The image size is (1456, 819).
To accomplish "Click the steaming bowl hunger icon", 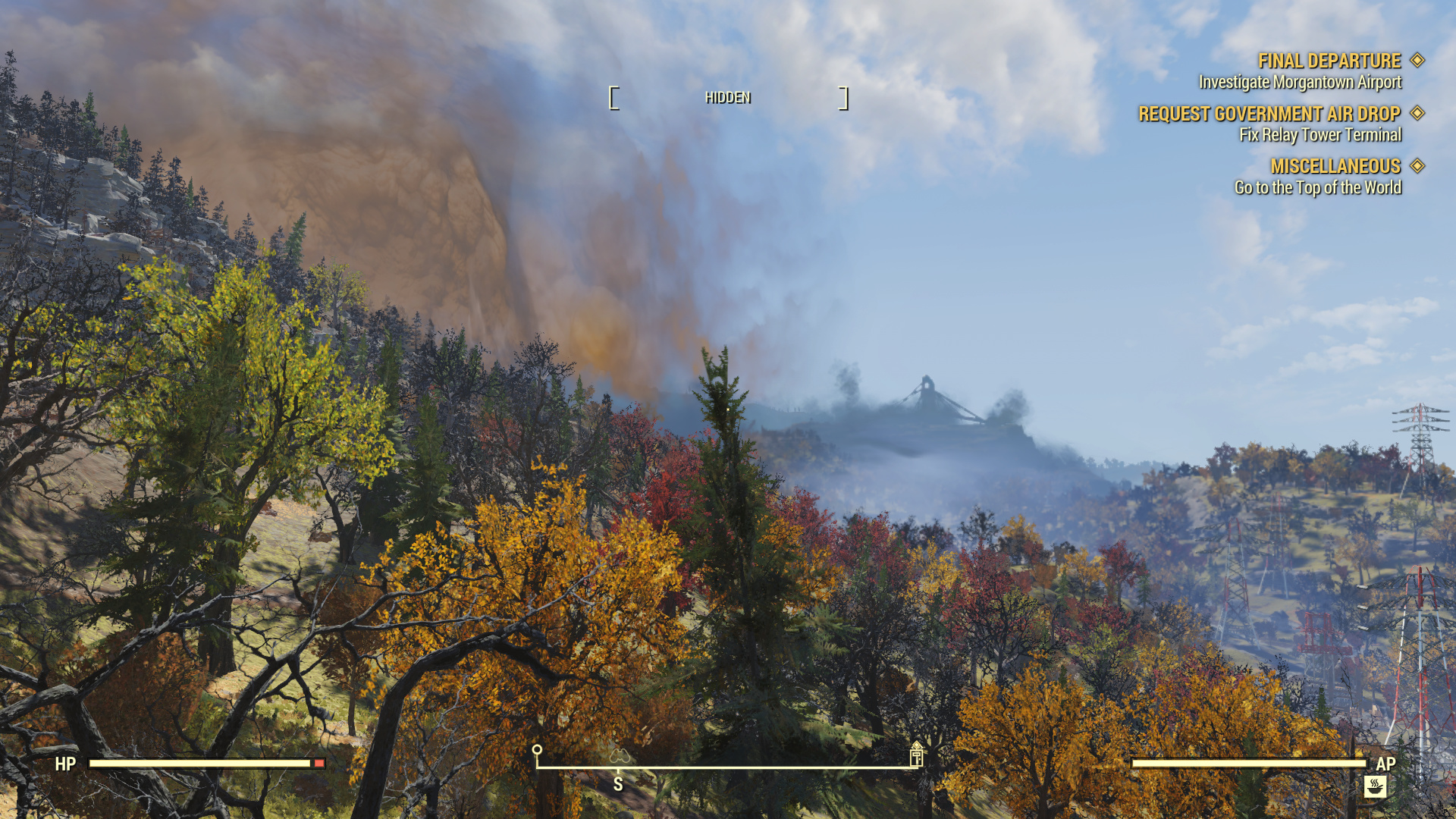I will pyautogui.click(x=1375, y=786).
